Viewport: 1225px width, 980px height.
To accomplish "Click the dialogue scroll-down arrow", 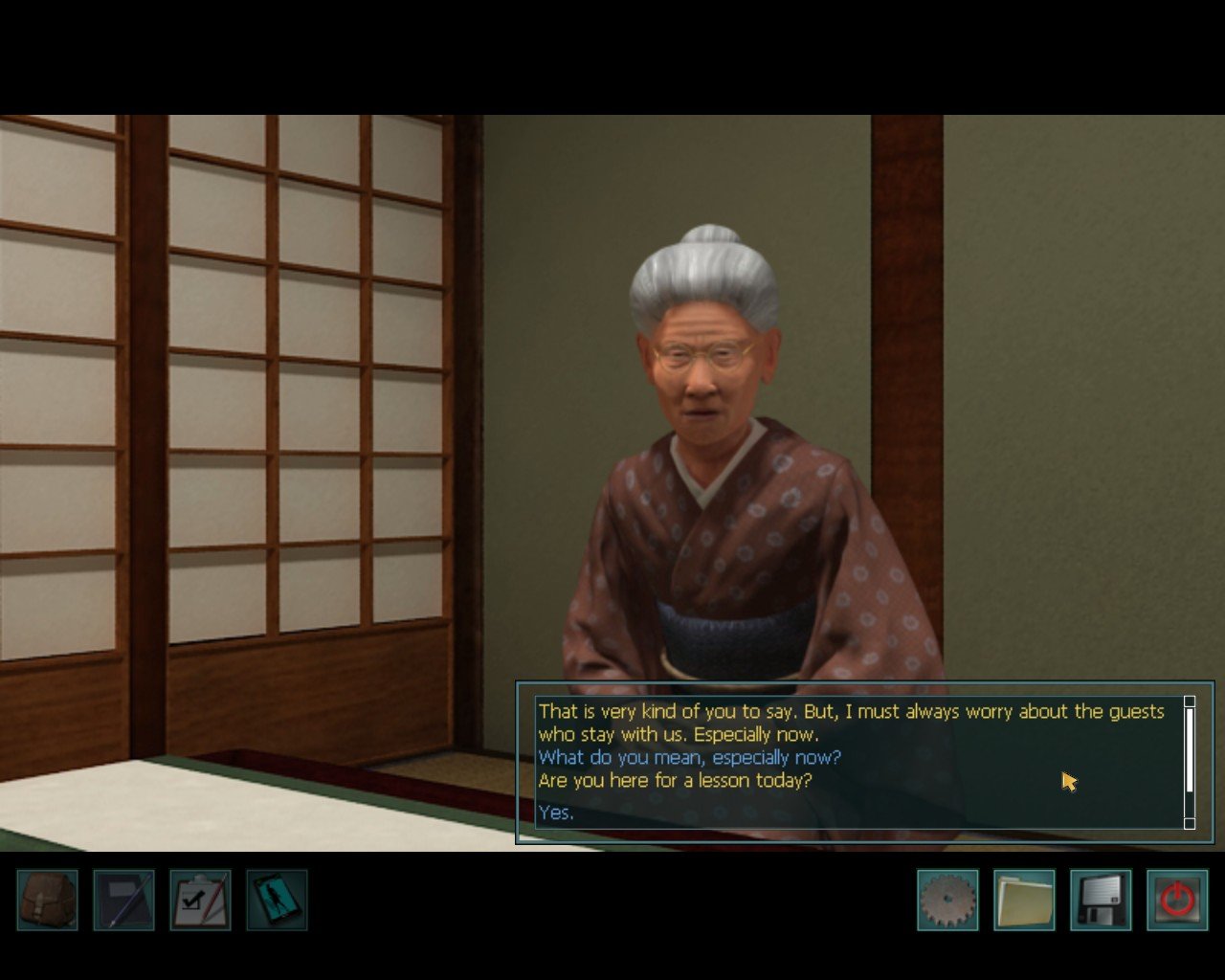I will point(1190,823).
